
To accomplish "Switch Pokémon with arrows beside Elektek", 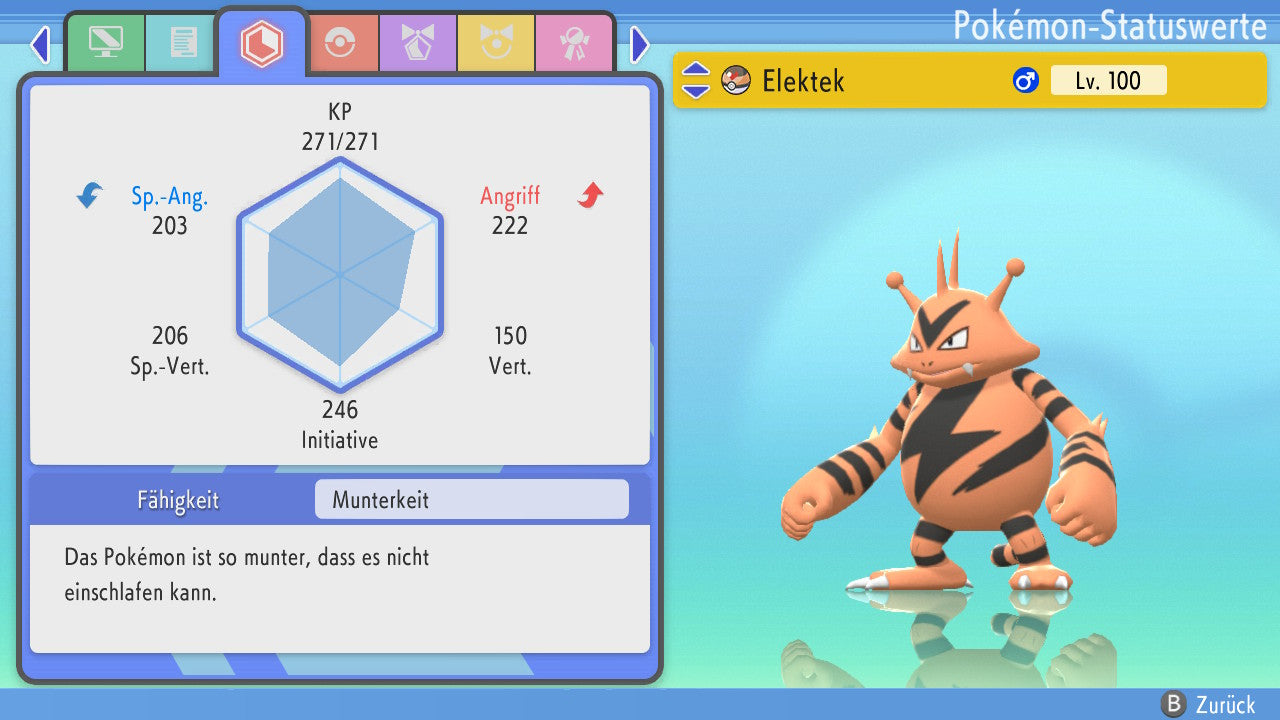I will [696, 80].
